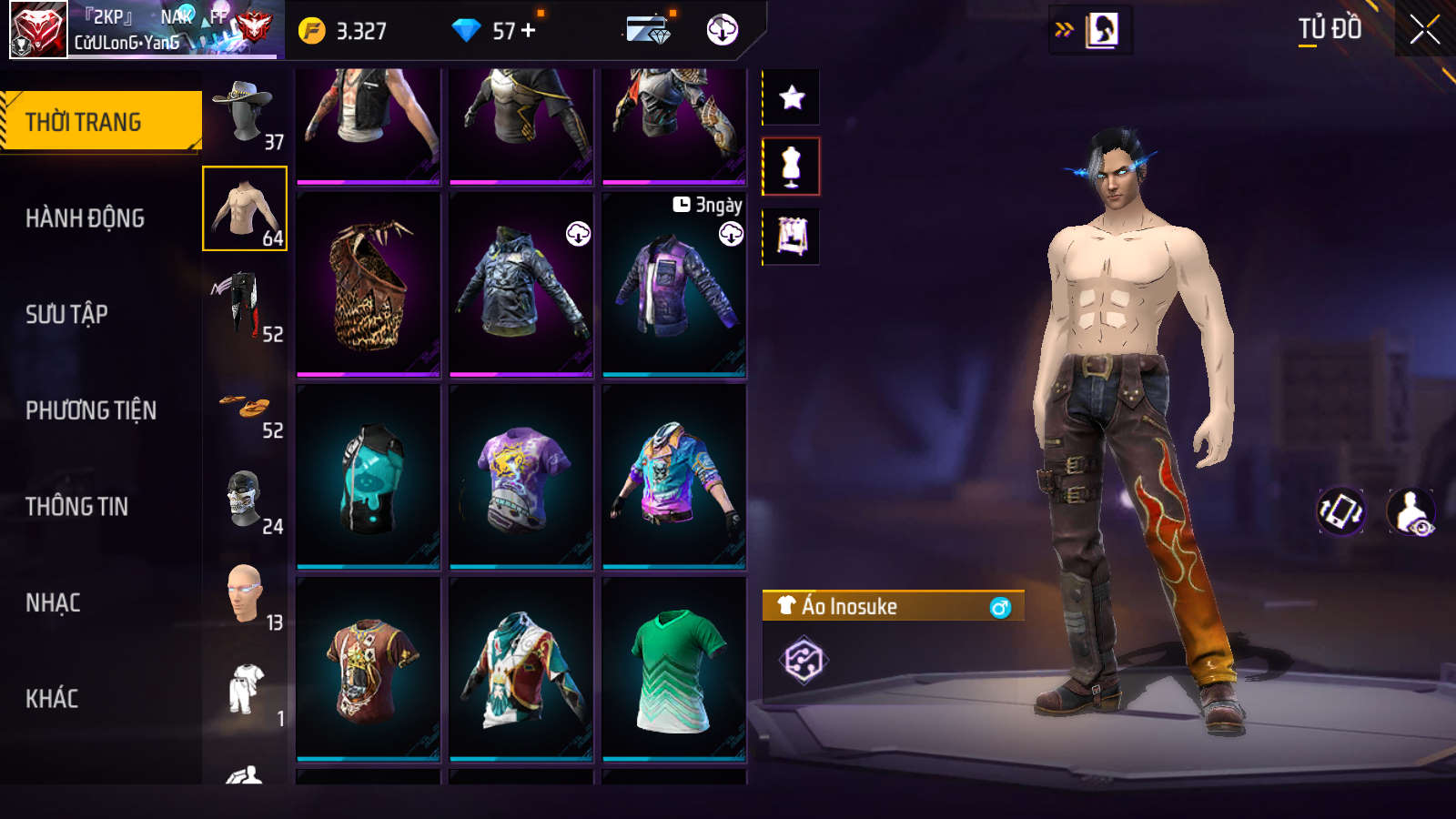Select the cowboy hat headwear category
This screenshot has width=1456, height=819.
click(245, 114)
